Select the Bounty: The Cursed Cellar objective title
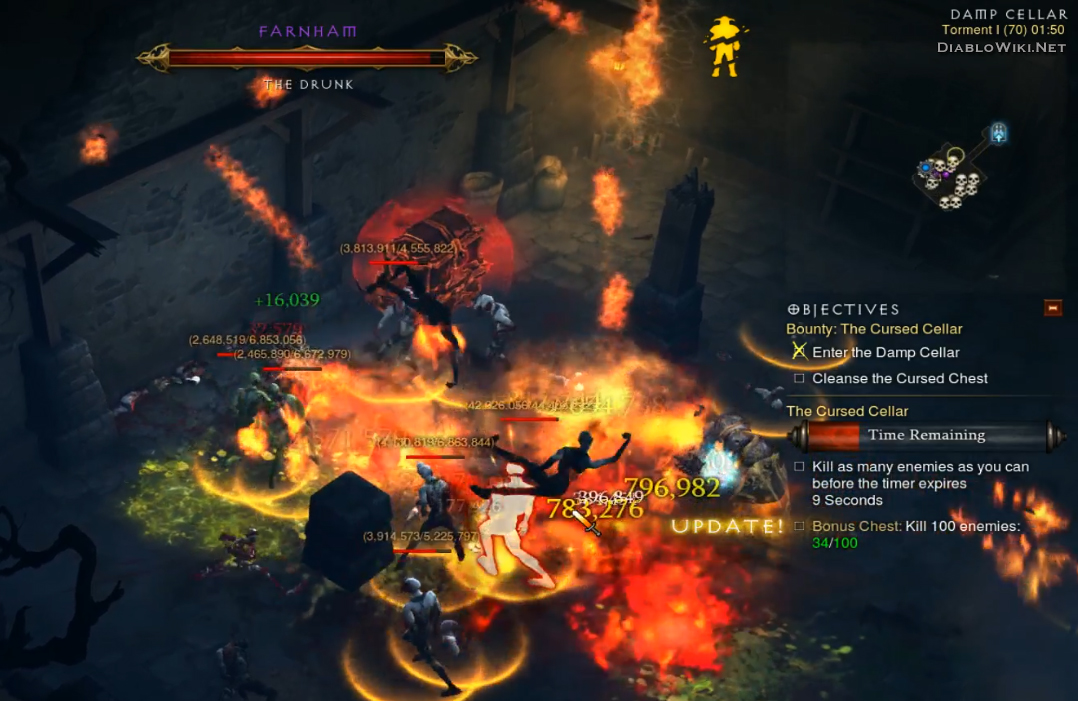The image size is (1078, 701). pos(874,329)
